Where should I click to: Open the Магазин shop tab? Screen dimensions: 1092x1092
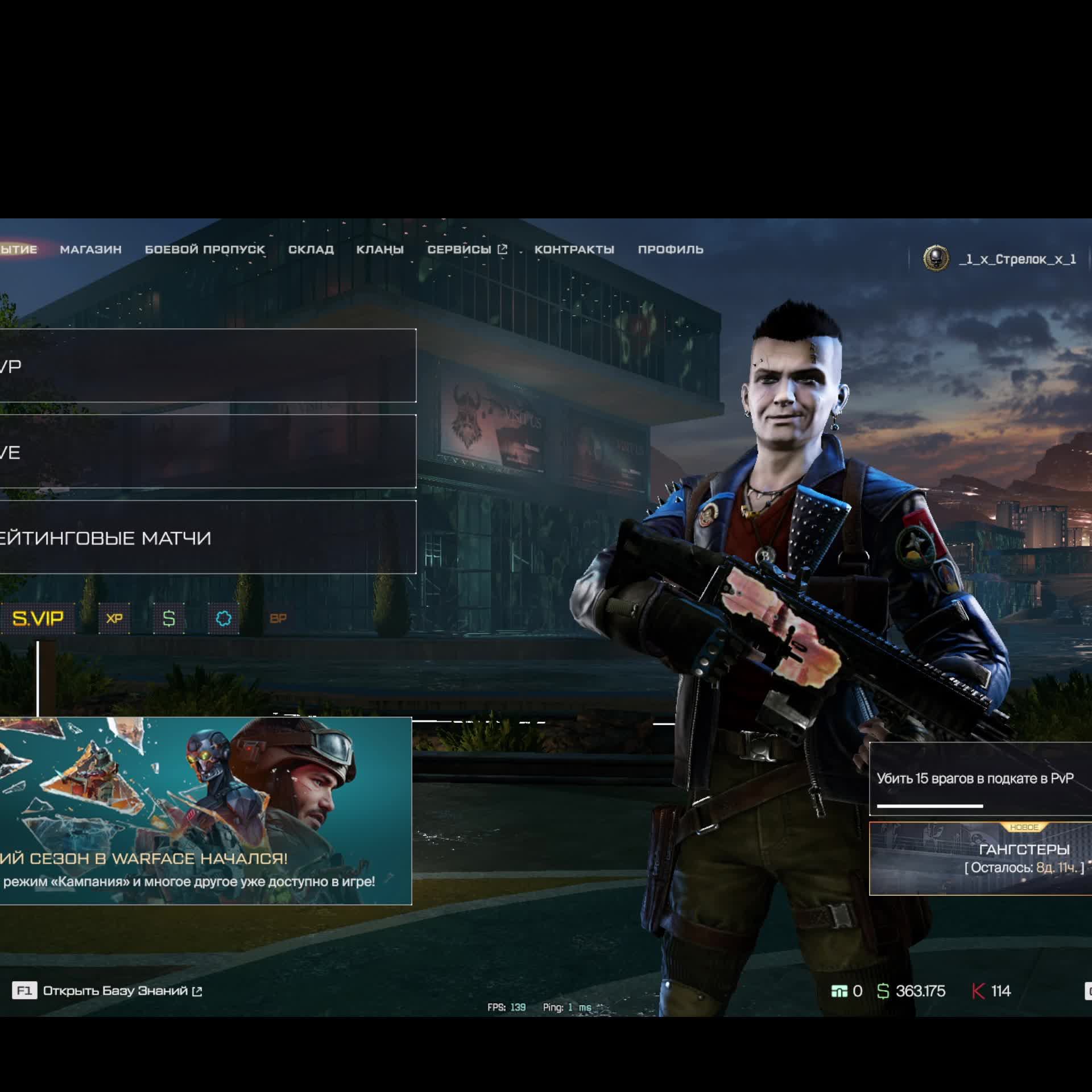click(90, 250)
